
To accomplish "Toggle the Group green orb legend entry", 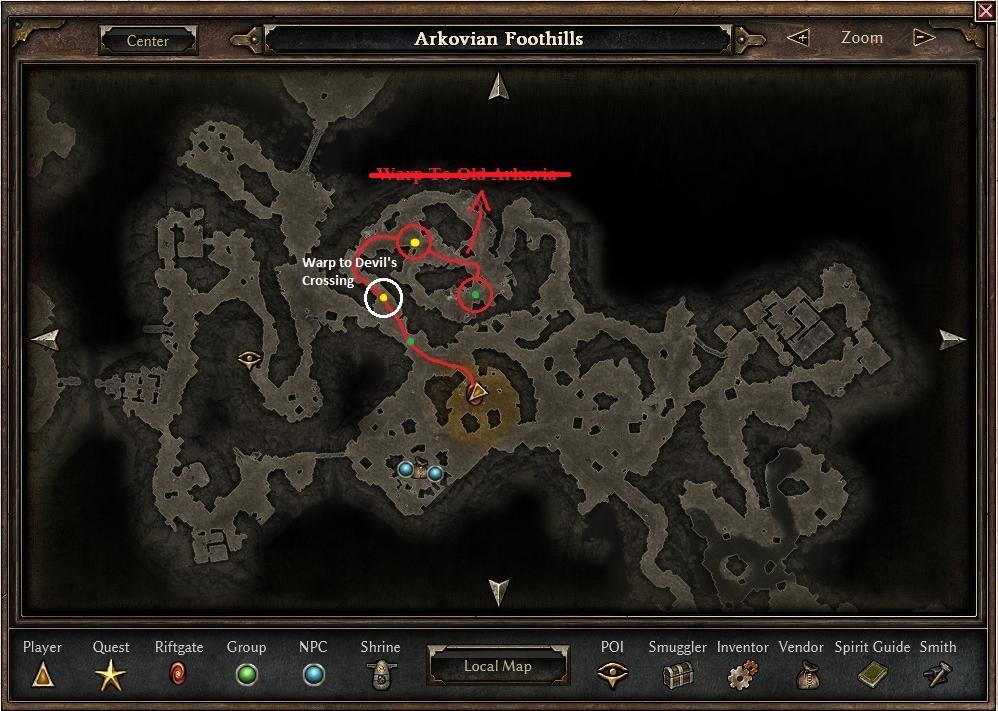I will pyautogui.click(x=246, y=674).
